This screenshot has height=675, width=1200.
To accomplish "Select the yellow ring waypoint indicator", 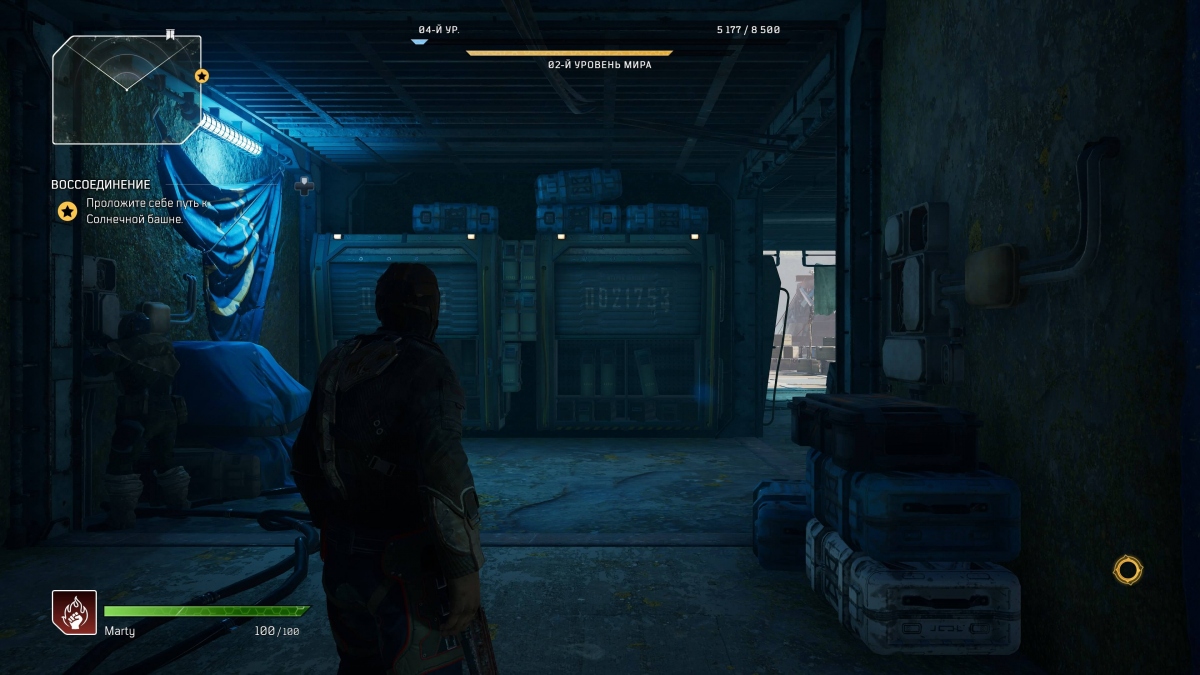I will pyautogui.click(x=1127, y=570).
